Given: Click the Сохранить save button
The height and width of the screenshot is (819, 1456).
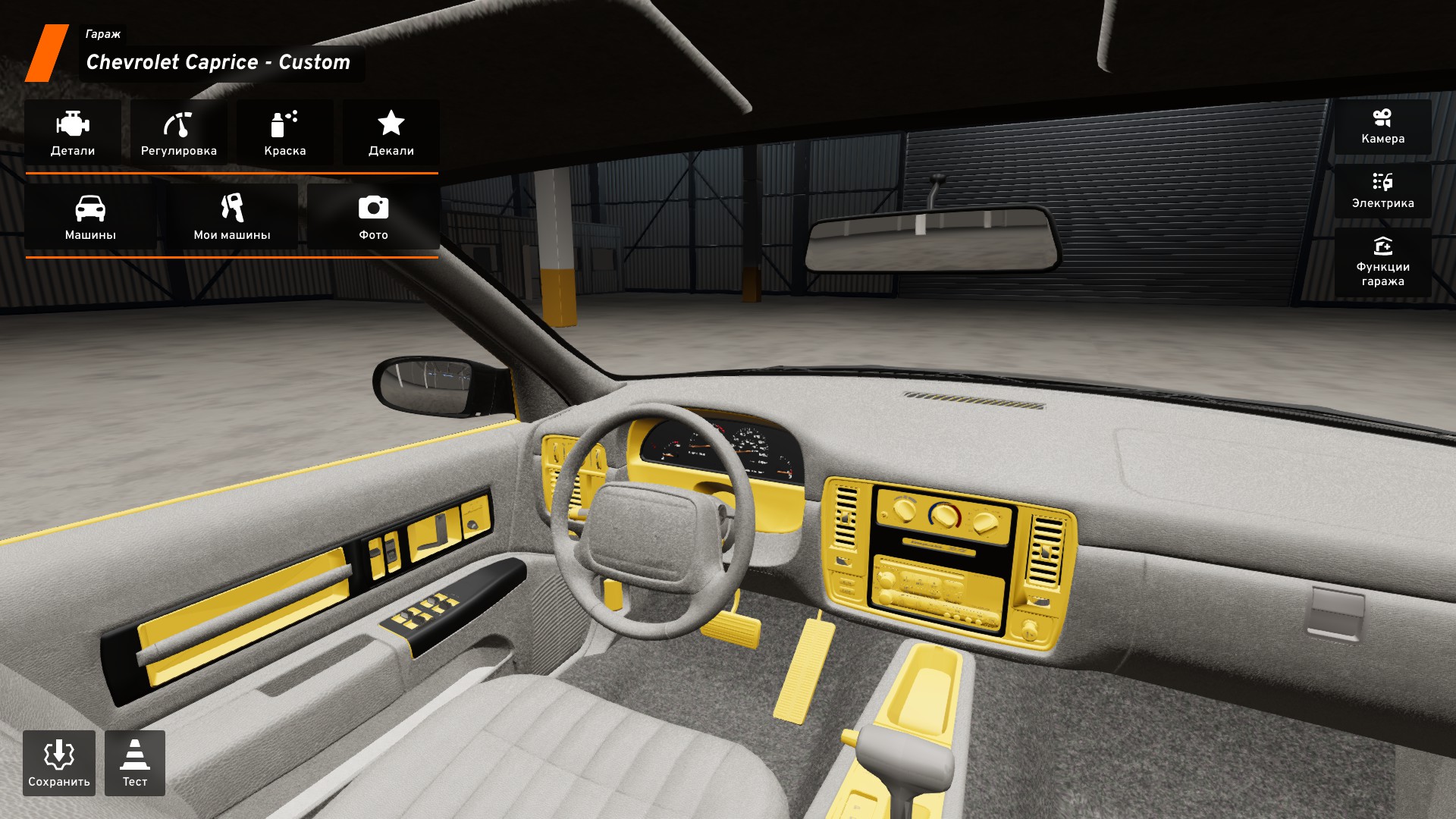Looking at the screenshot, I should [x=59, y=763].
